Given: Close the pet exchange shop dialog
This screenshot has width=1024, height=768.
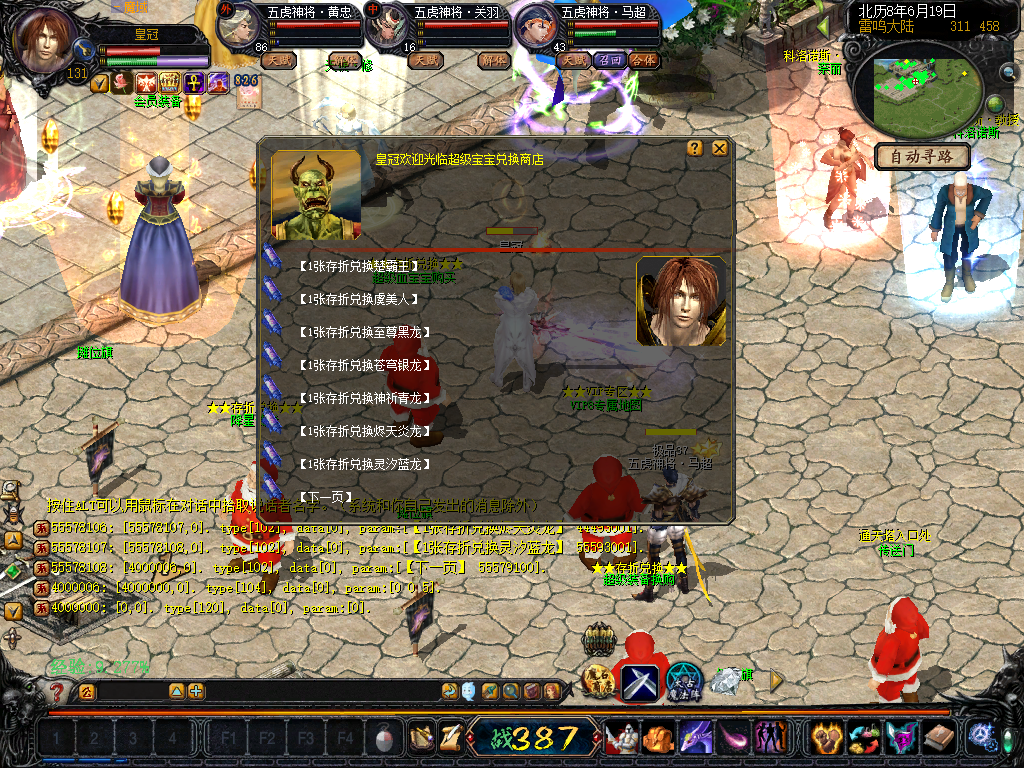Looking at the screenshot, I should coord(719,148).
